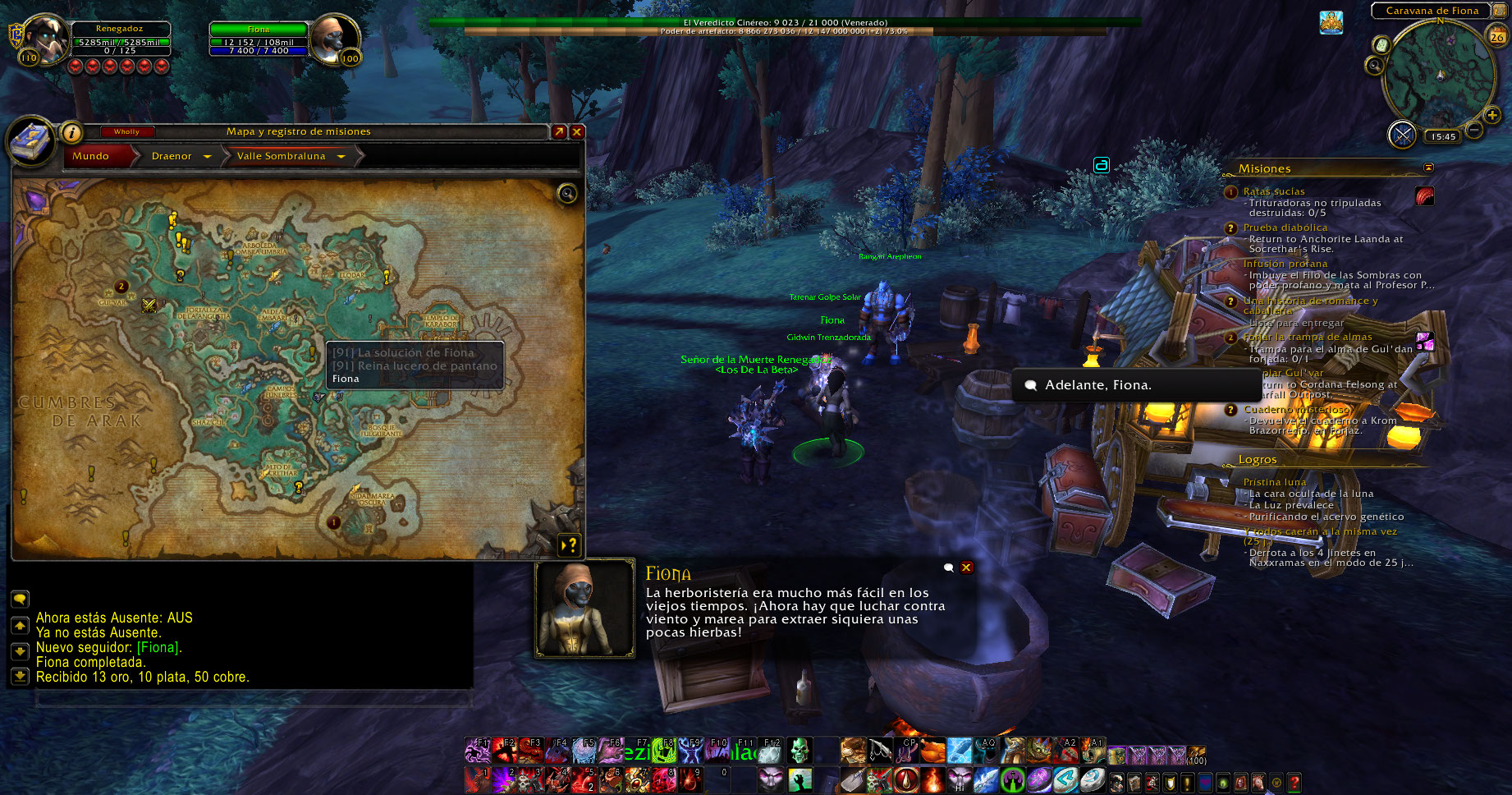Select the Ratas sucias quest in tracker

(1274, 191)
